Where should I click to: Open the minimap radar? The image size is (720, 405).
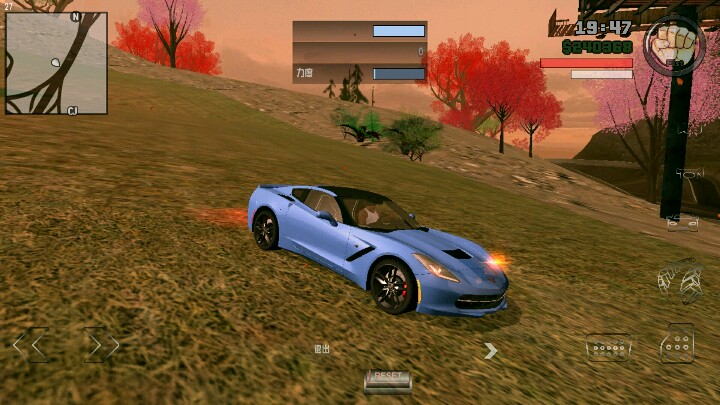(56, 62)
